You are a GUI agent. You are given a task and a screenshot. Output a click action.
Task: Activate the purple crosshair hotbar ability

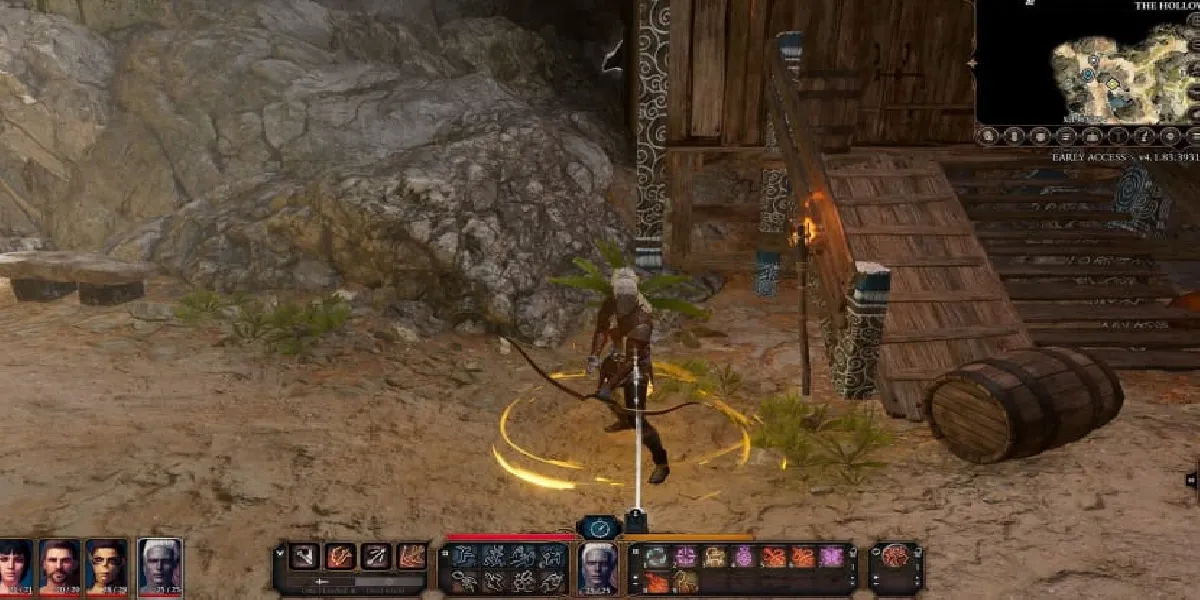click(685, 557)
